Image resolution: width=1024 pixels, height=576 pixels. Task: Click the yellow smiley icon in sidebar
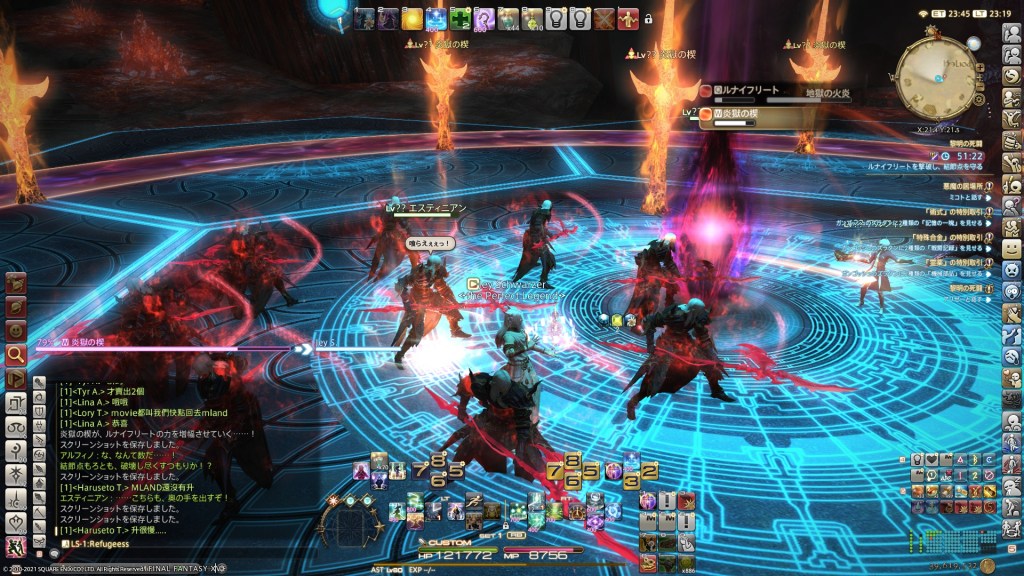(1012, 247)
